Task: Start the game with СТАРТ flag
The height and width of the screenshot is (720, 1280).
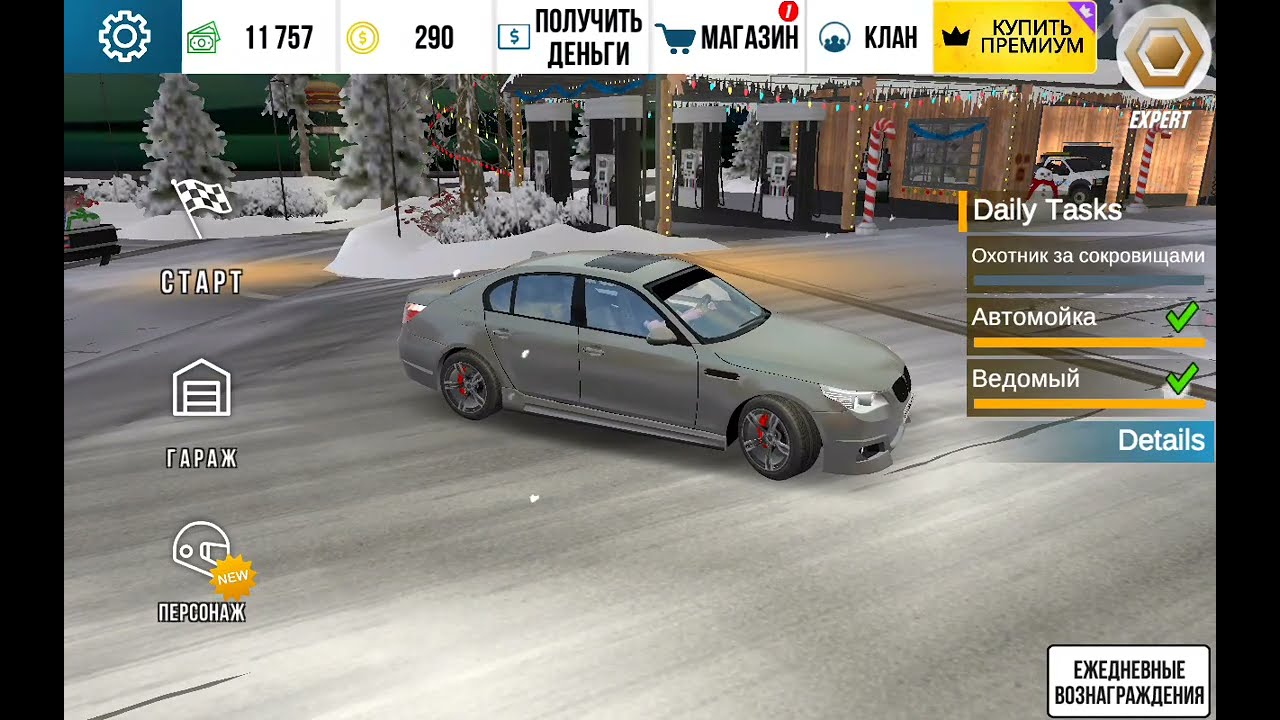Action: (x=202, y=238)
